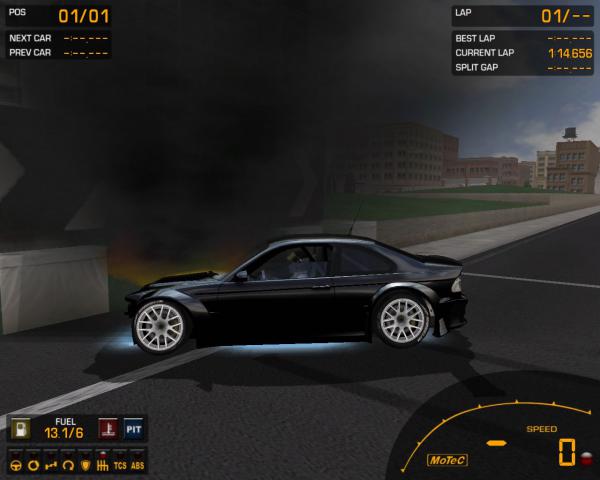Select the steering wheel aid icon
The image size is (600, 480).
17,465
